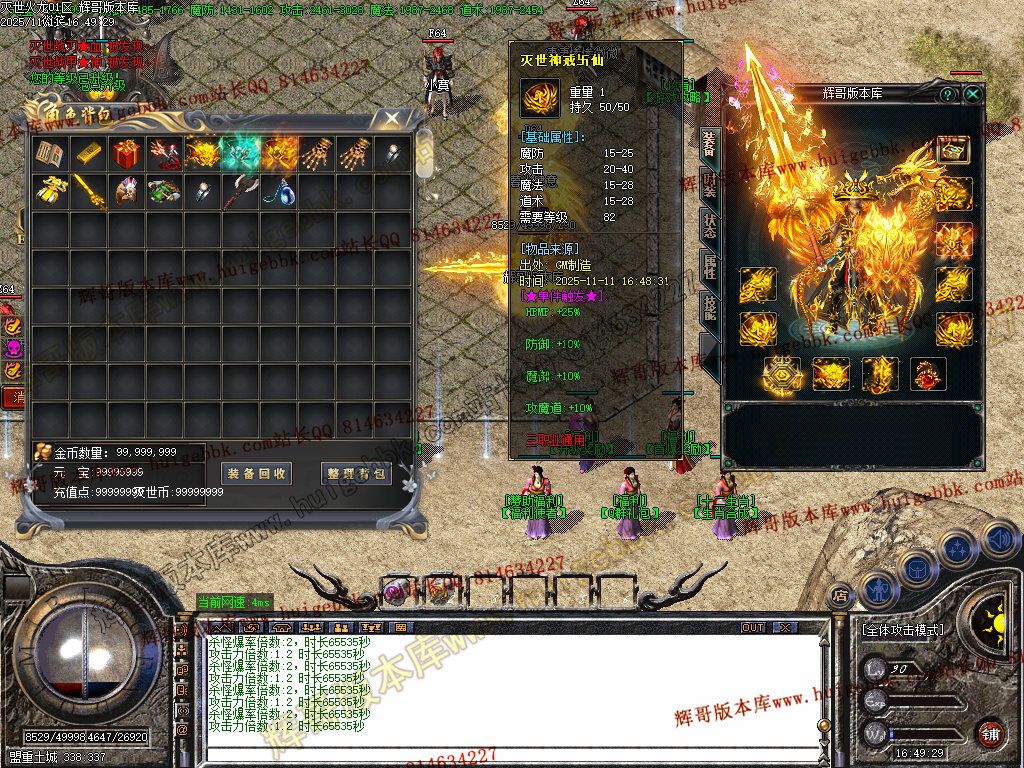Select the battle axe in bag
The image size is (1024, 768).
click(x=240, y=192)
